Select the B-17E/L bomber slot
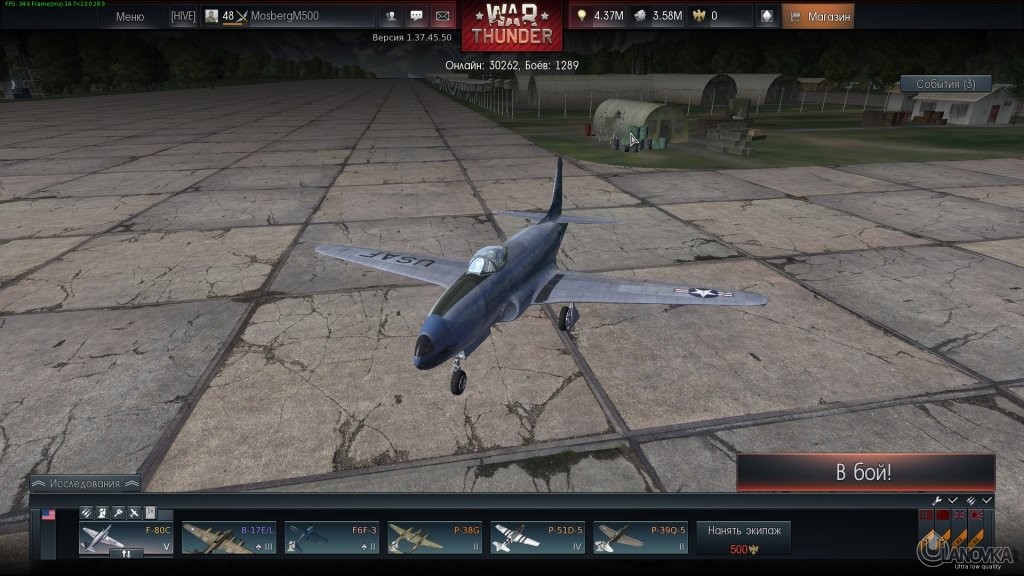The image size is (1024, 576). click(x=229, y=536)
